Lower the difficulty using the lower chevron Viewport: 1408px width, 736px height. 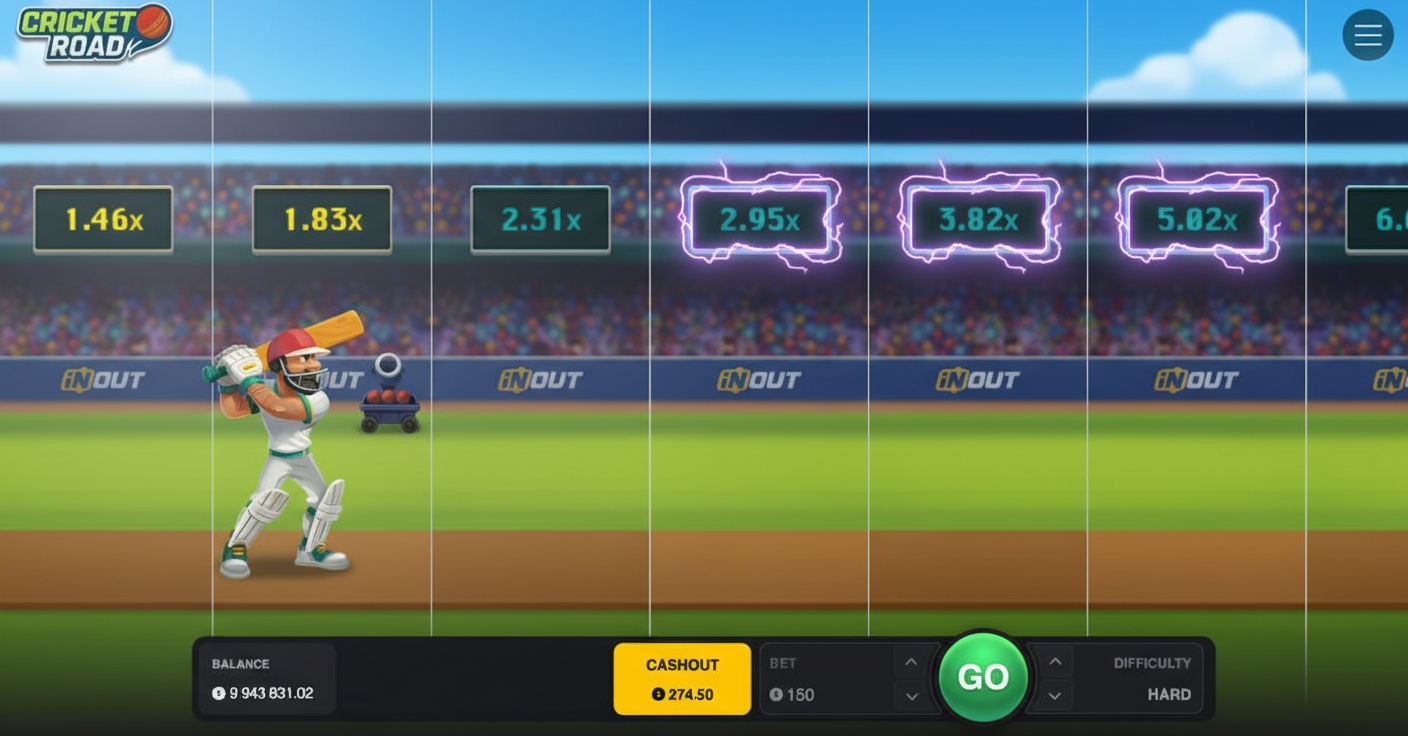(1054, 695)
